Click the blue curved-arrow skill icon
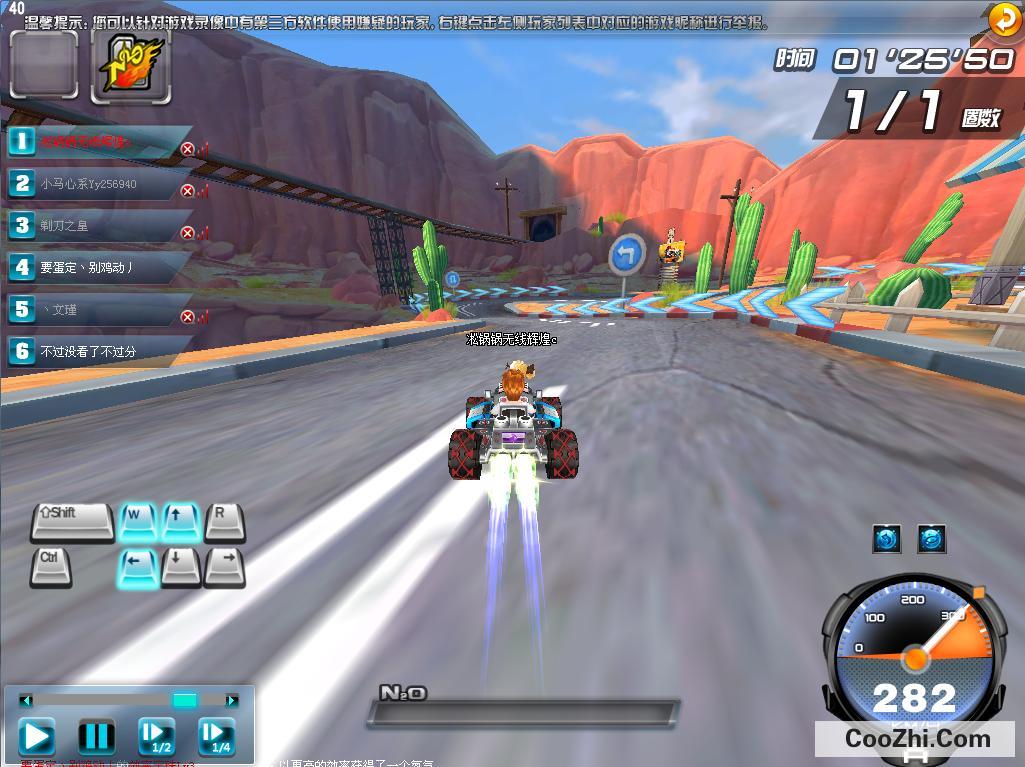 887,539
